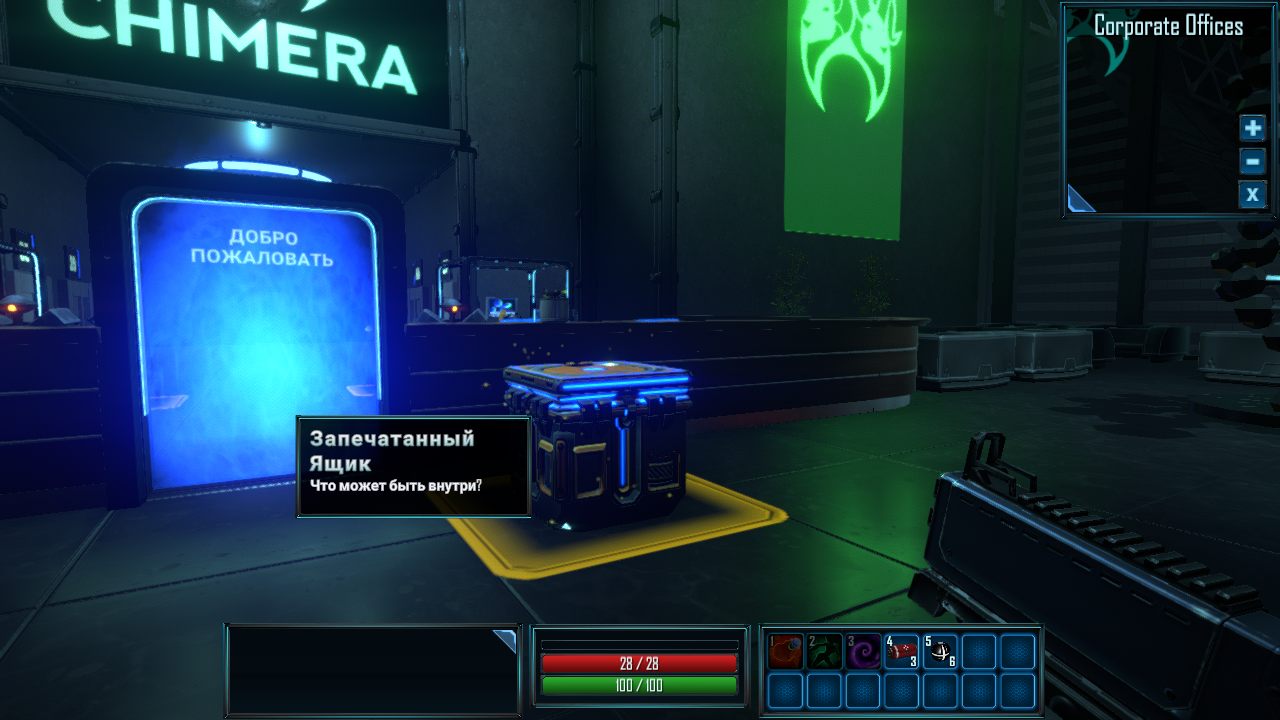Trigger the purple swirl ability in slot 3
The width and height of the screenshot is (1280, 720).
[x=863, y=651]
